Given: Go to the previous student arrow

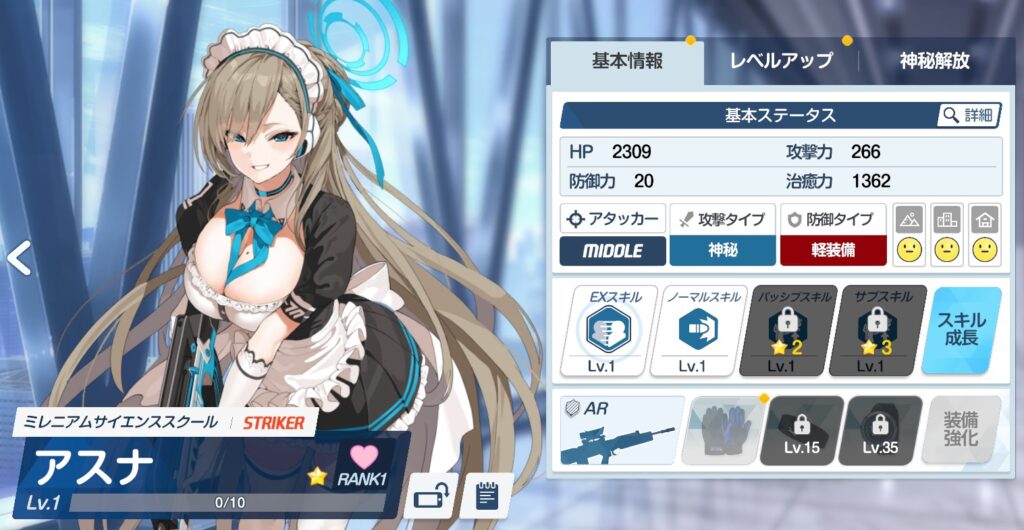Looking at the screenshot, I should pos(18,258).
